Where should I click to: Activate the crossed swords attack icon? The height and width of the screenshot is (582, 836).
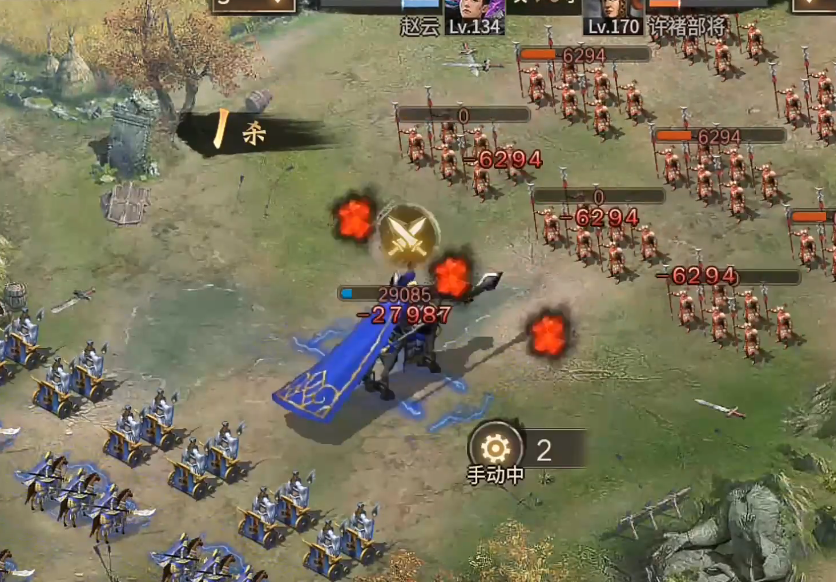[408, 233]
